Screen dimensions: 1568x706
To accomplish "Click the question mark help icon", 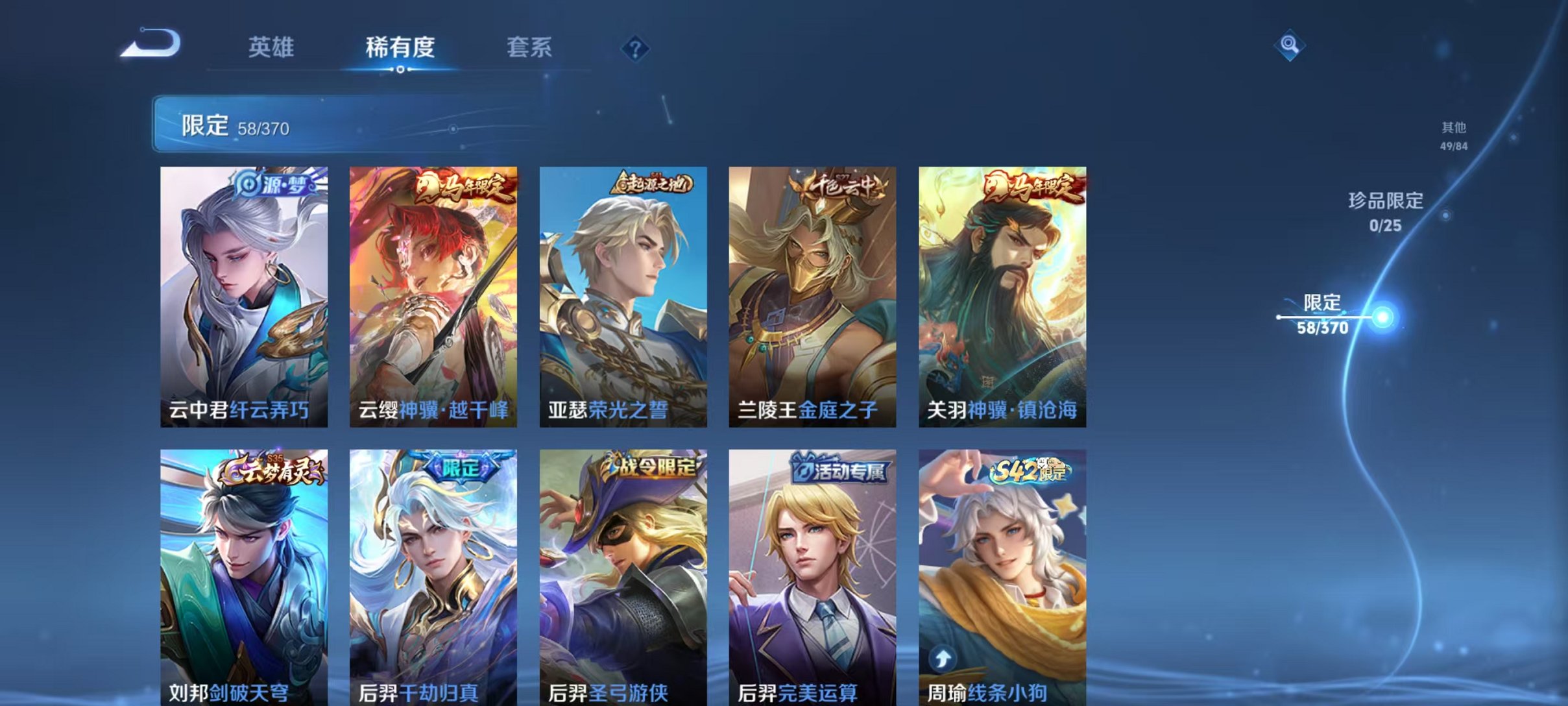I will (x=636, y=49).
